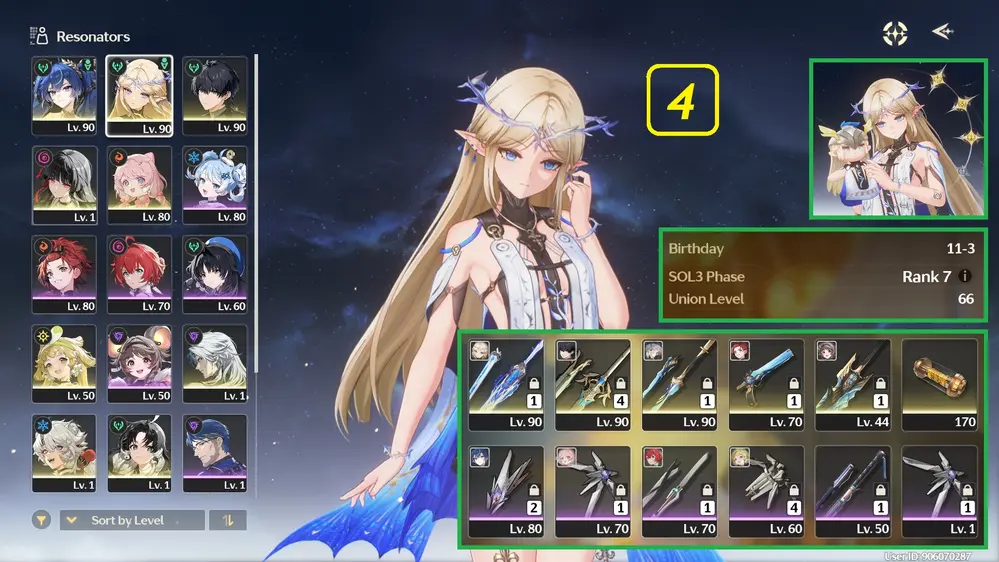
Task: Pick the blonde Lv. 50 resonator portrait
Action: click(x=64, y=364)
